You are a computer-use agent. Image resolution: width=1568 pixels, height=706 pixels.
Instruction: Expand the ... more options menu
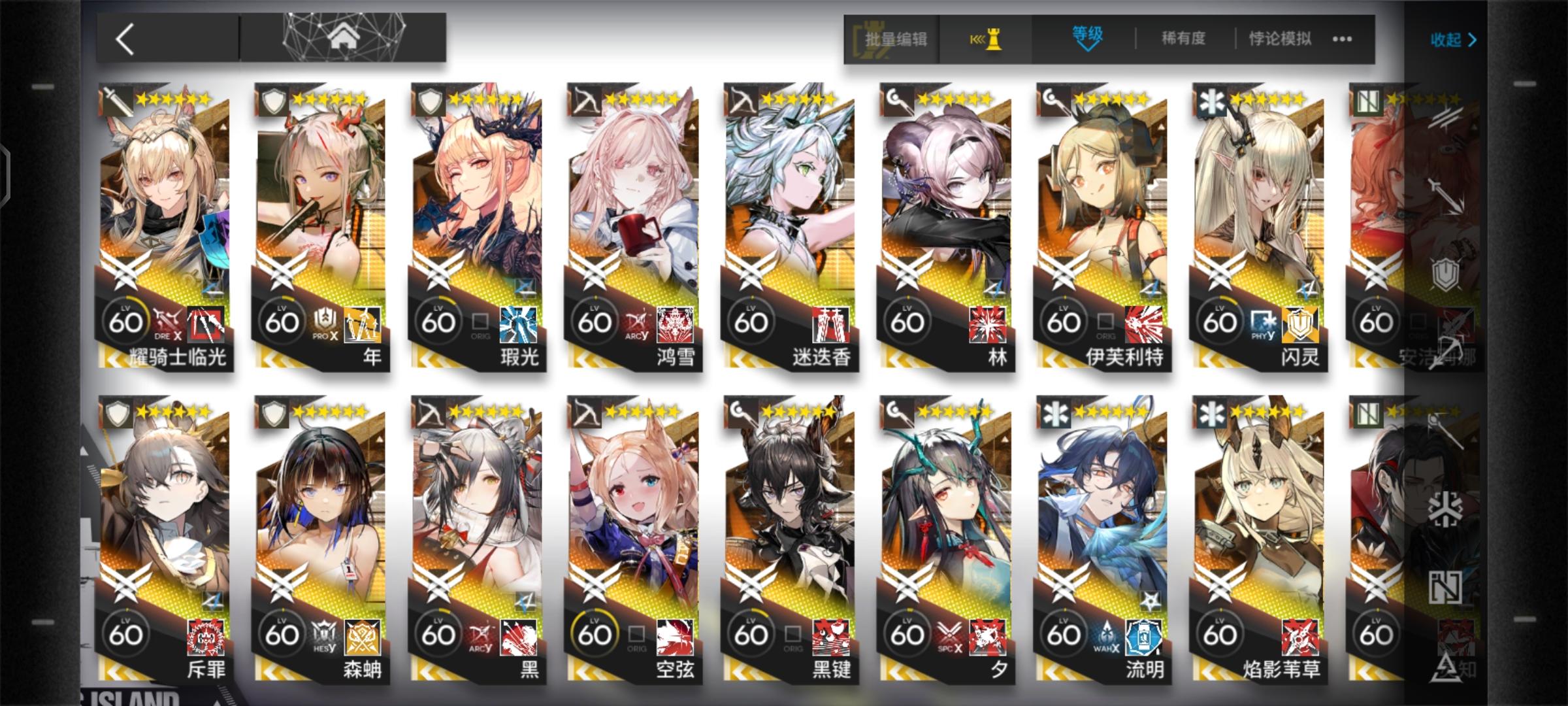point(1341,39)
